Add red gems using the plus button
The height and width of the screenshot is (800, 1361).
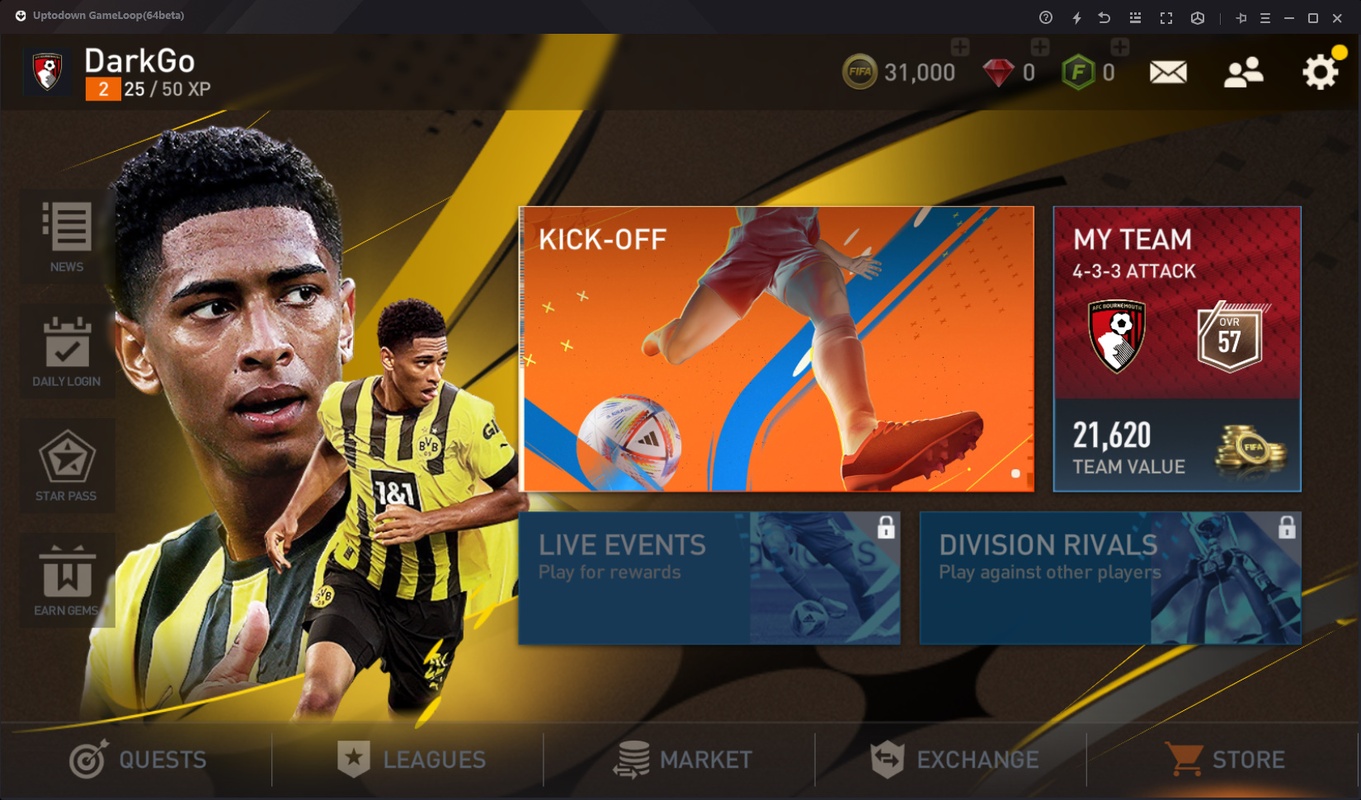point(1039,47)
